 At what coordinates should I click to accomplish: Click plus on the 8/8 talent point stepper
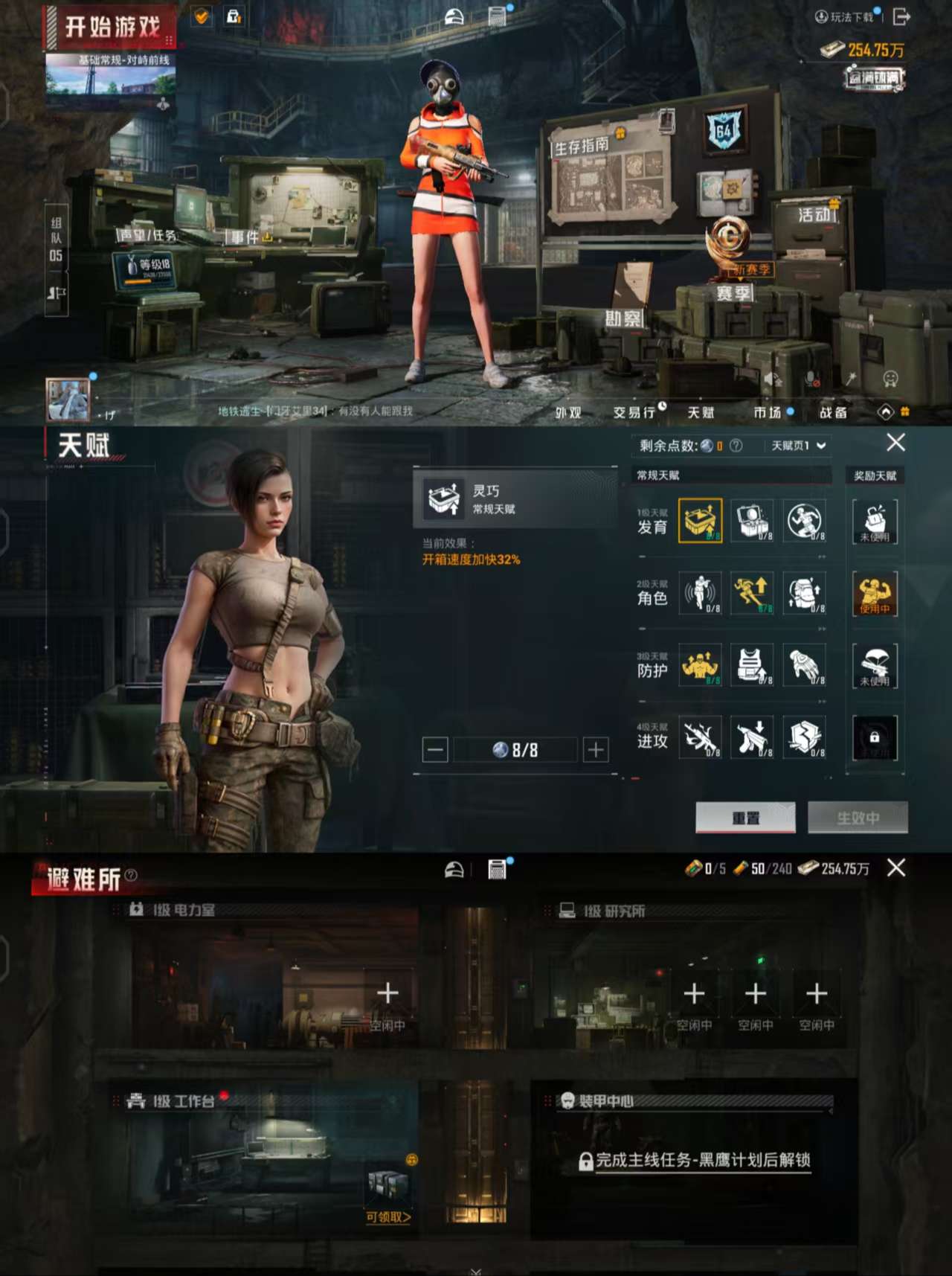(597, 749)
